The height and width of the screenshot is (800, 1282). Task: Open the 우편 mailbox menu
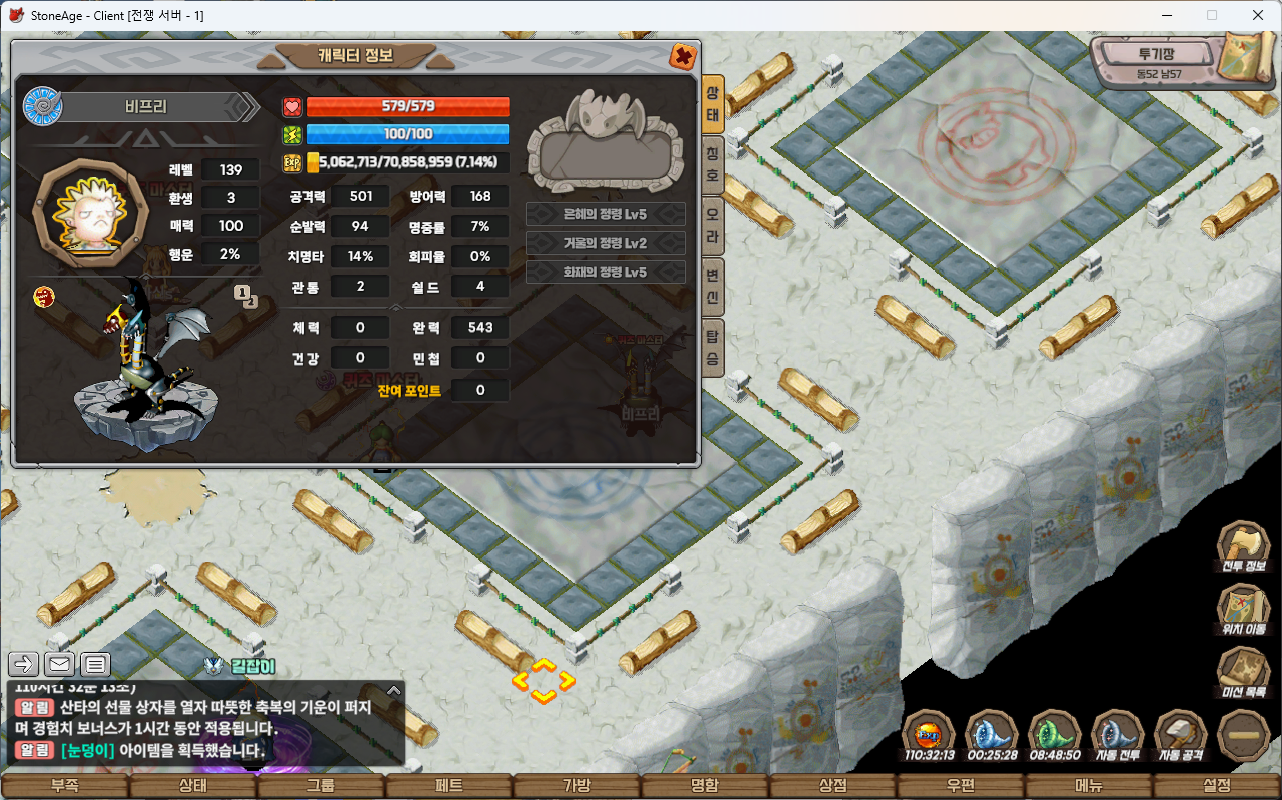click(961, 786)
